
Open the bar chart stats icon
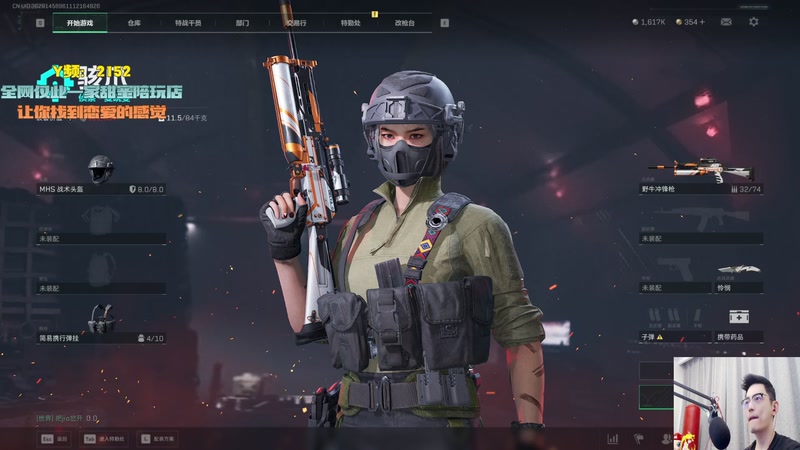[x=612, y=438]
